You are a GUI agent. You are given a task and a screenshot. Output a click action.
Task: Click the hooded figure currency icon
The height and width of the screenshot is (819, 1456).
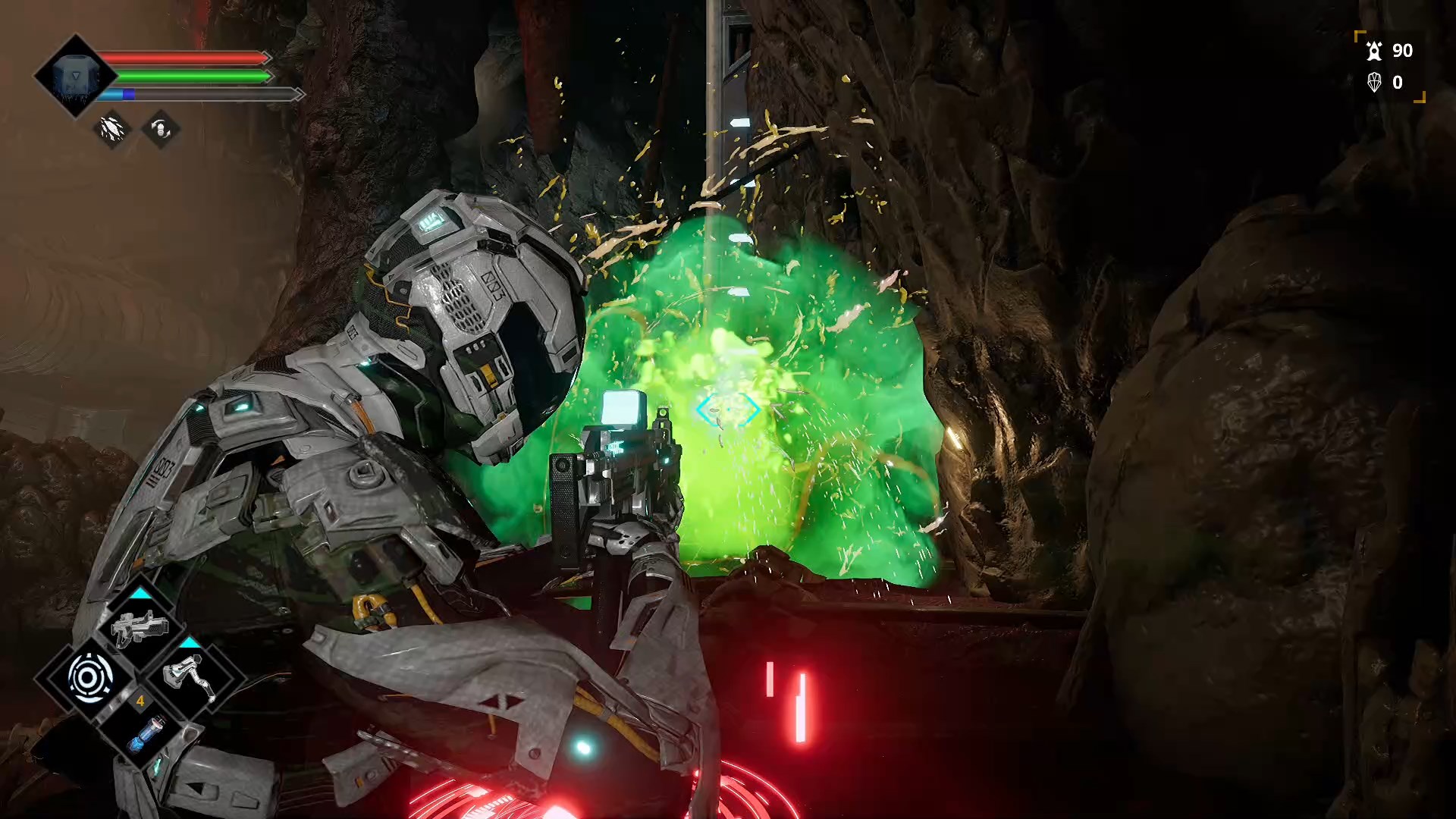1374,51
